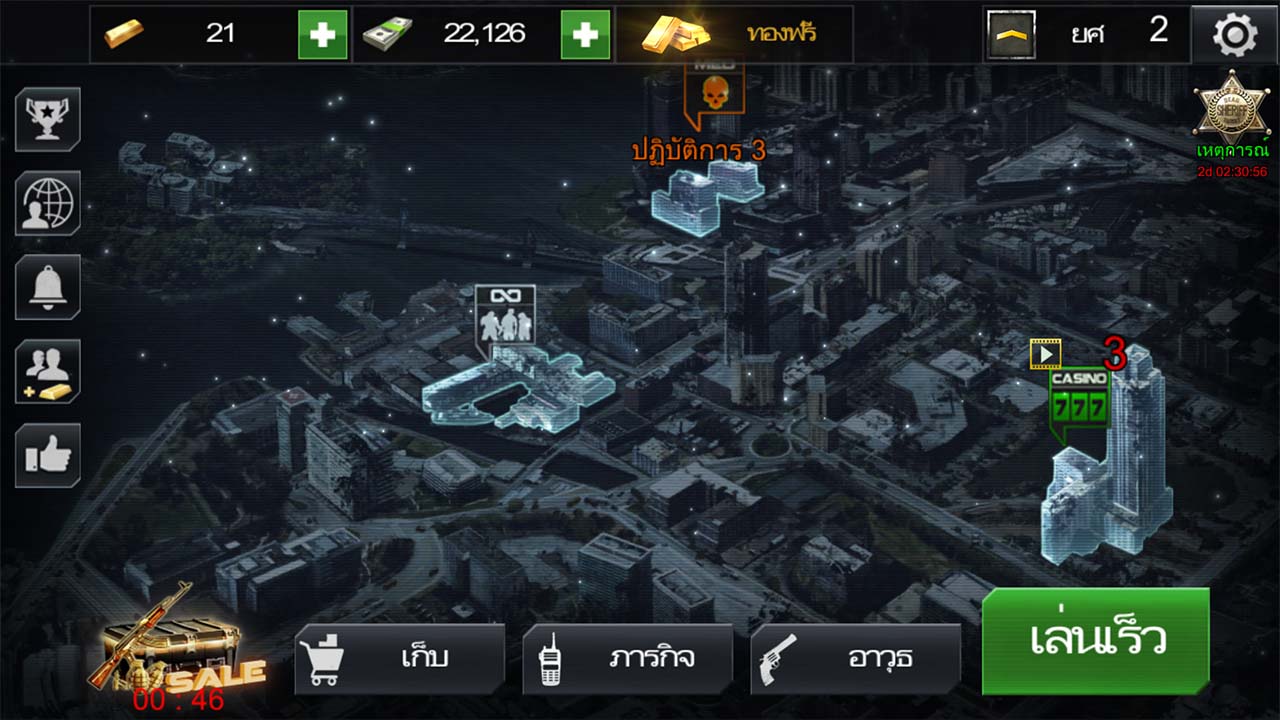
Task: Add more cash with the plus button
Action: pos(585,34)
